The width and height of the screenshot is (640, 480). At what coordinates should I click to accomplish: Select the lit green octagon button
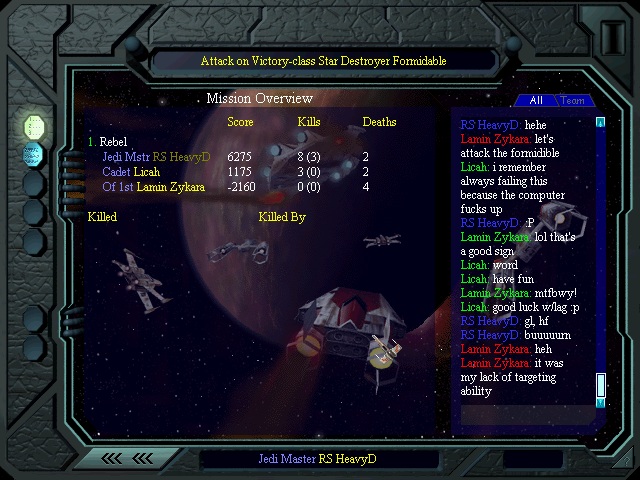coord(35,126)
